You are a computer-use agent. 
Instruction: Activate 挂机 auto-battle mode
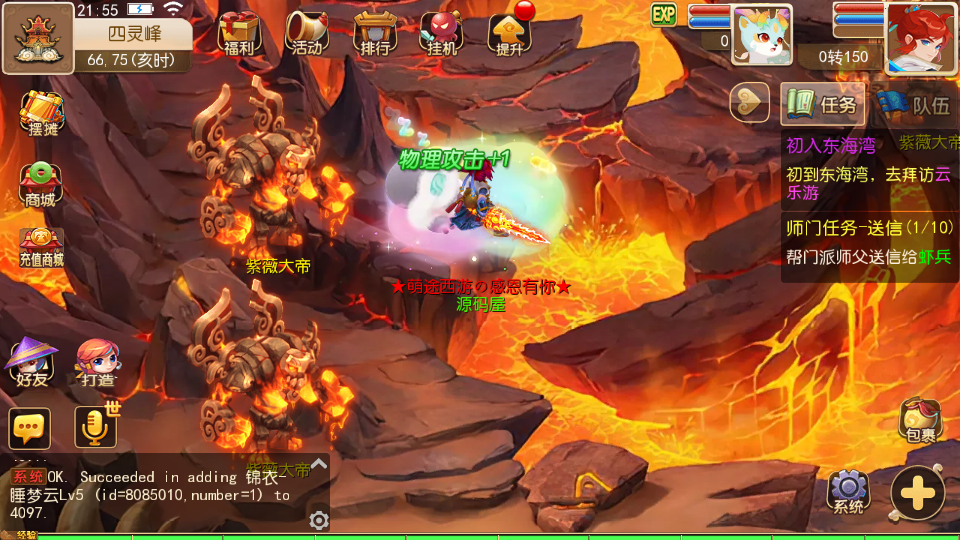(x=441, y=33)
